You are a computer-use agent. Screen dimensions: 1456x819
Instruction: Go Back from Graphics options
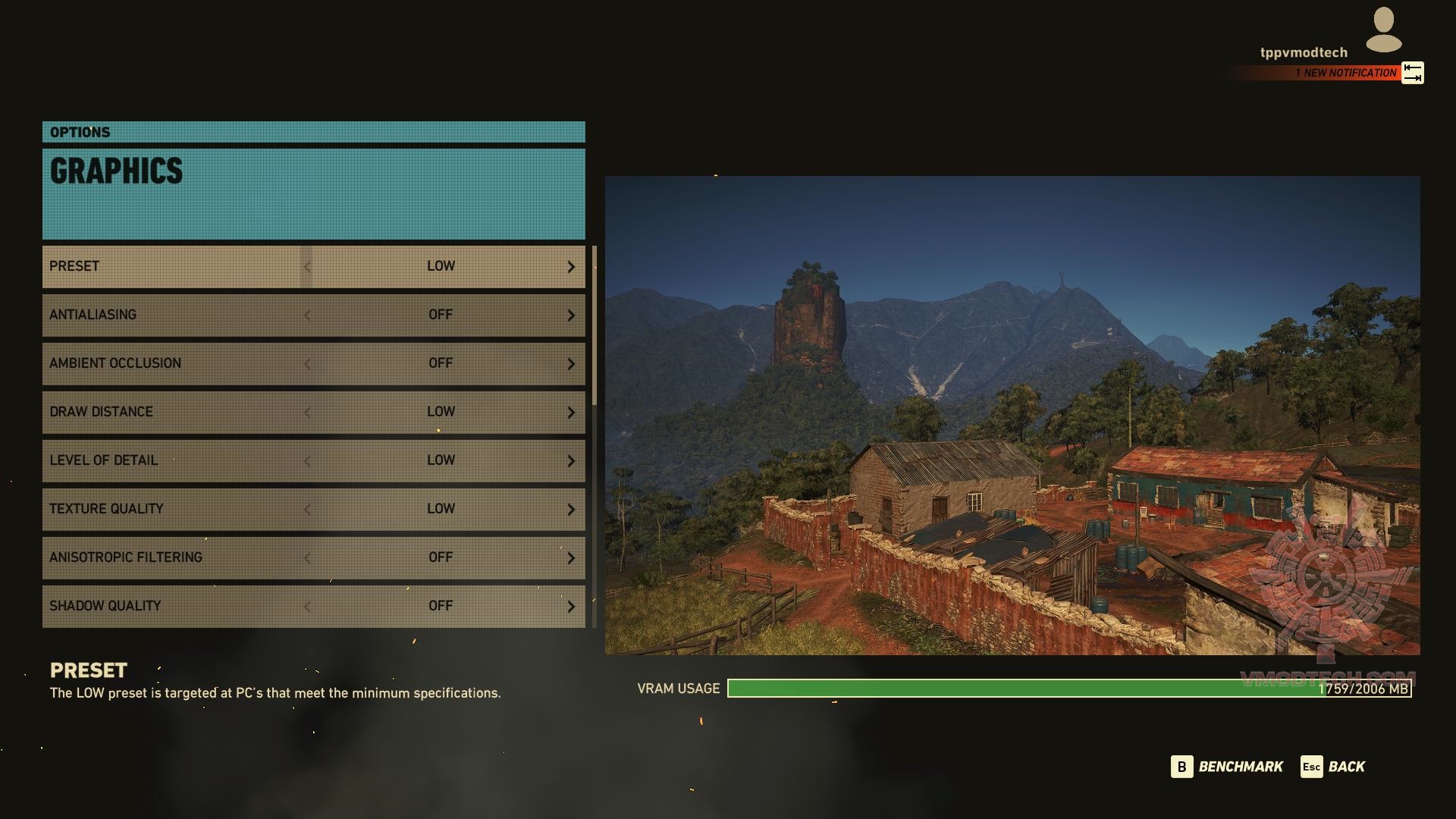[x=1332, y=767]
